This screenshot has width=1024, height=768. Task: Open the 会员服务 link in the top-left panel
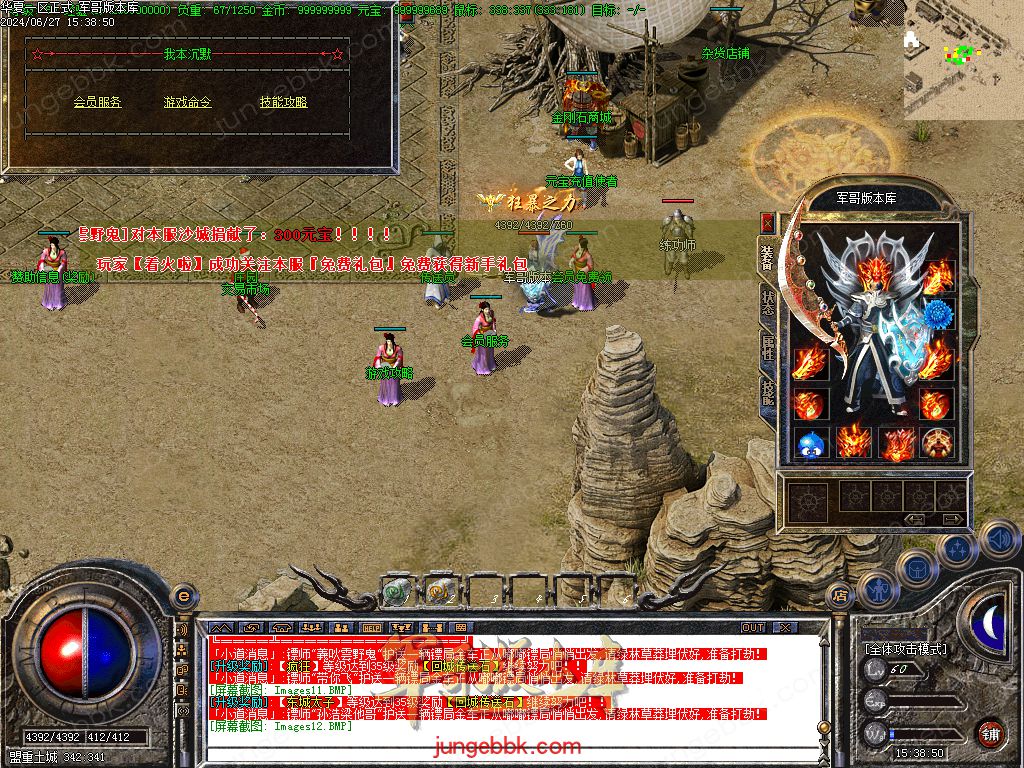[x=97, y=102]
